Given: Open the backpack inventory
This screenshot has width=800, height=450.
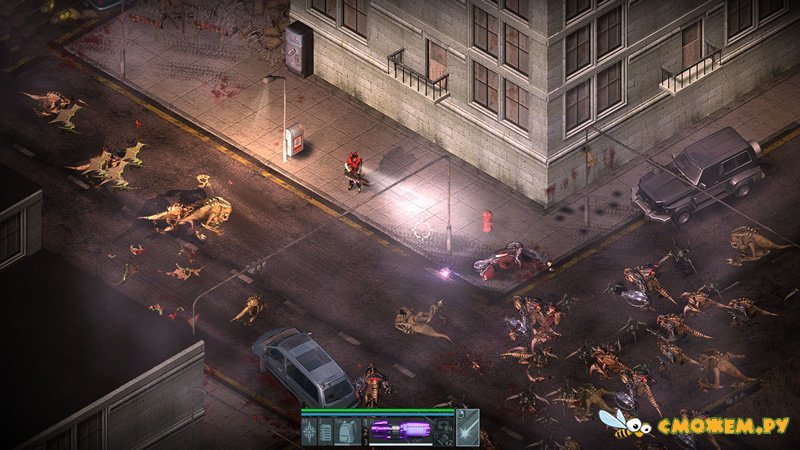Looking at the screenshot, I should 348,431.
